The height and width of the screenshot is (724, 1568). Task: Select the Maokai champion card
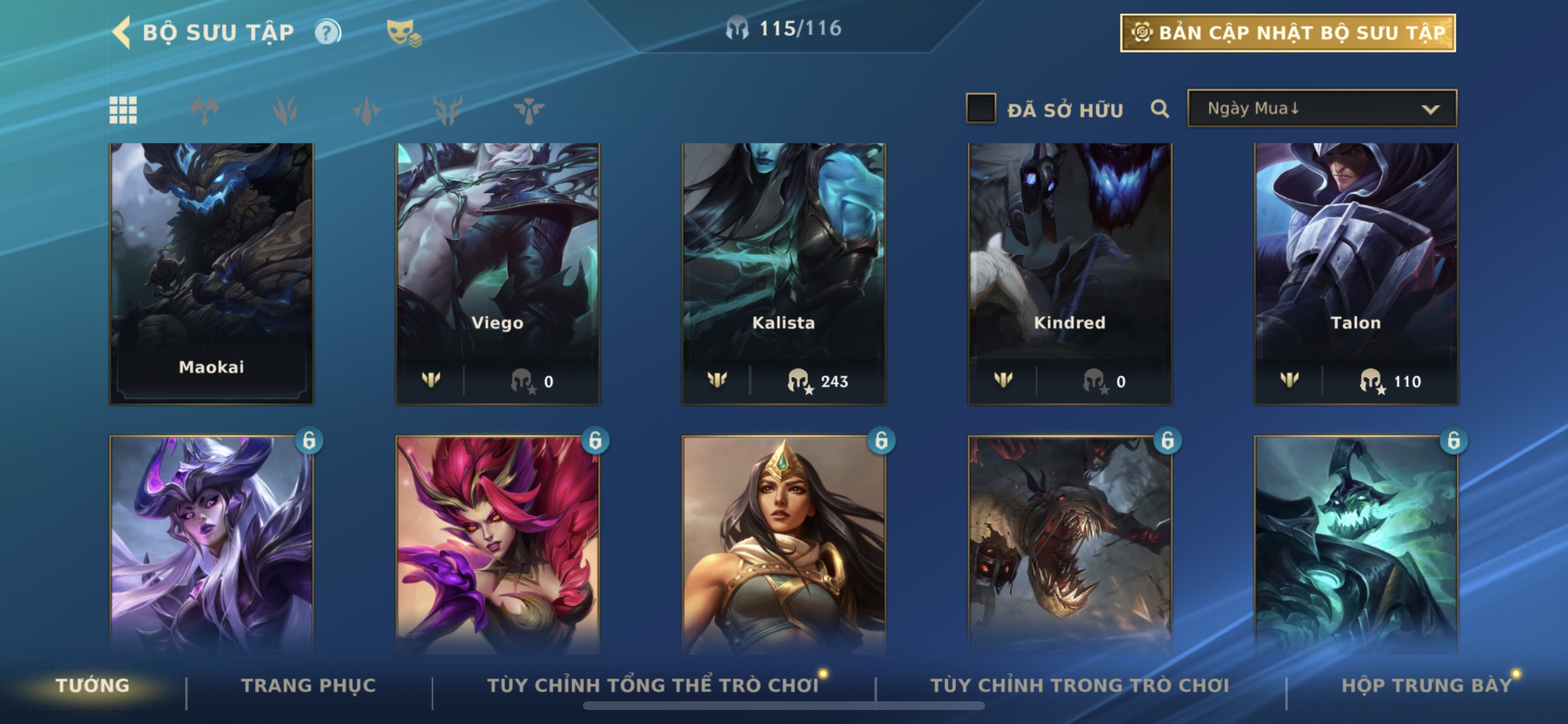(211, 273)
